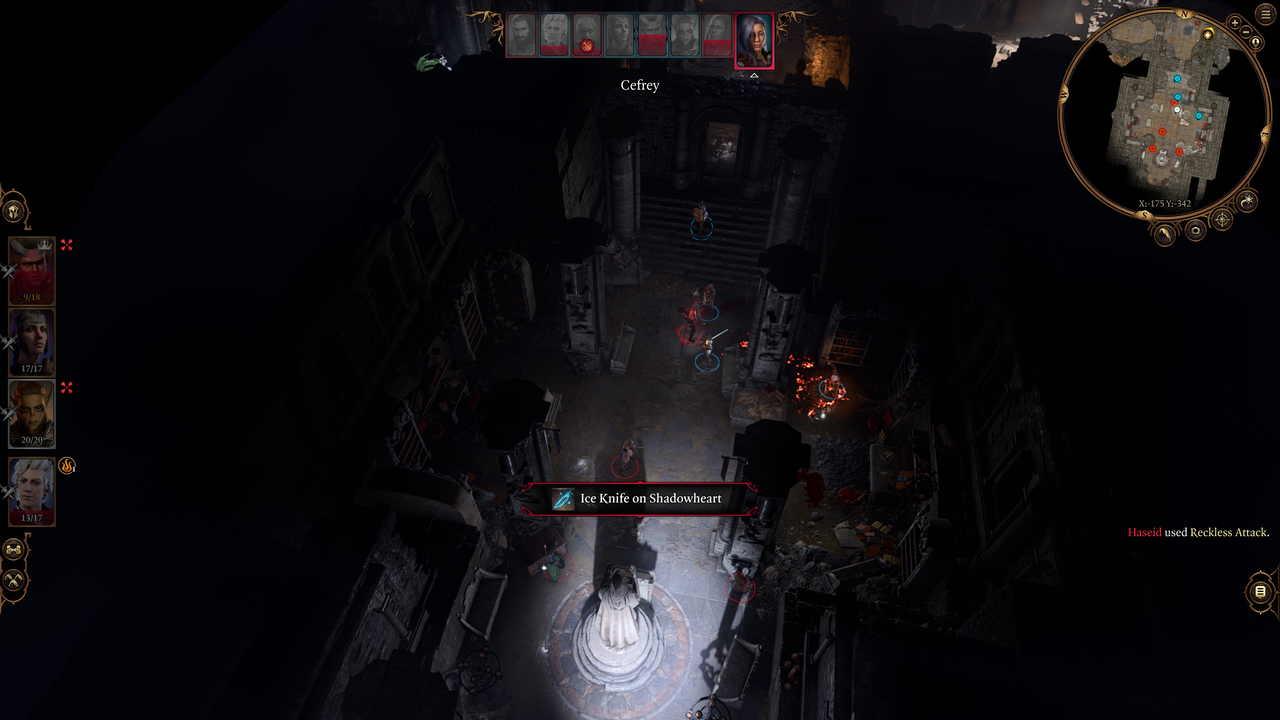Click the sun and moon button by the minimap
The width and height of the screenshot is (1280, 720).
pyautogui.click(x=1247, y=202)
